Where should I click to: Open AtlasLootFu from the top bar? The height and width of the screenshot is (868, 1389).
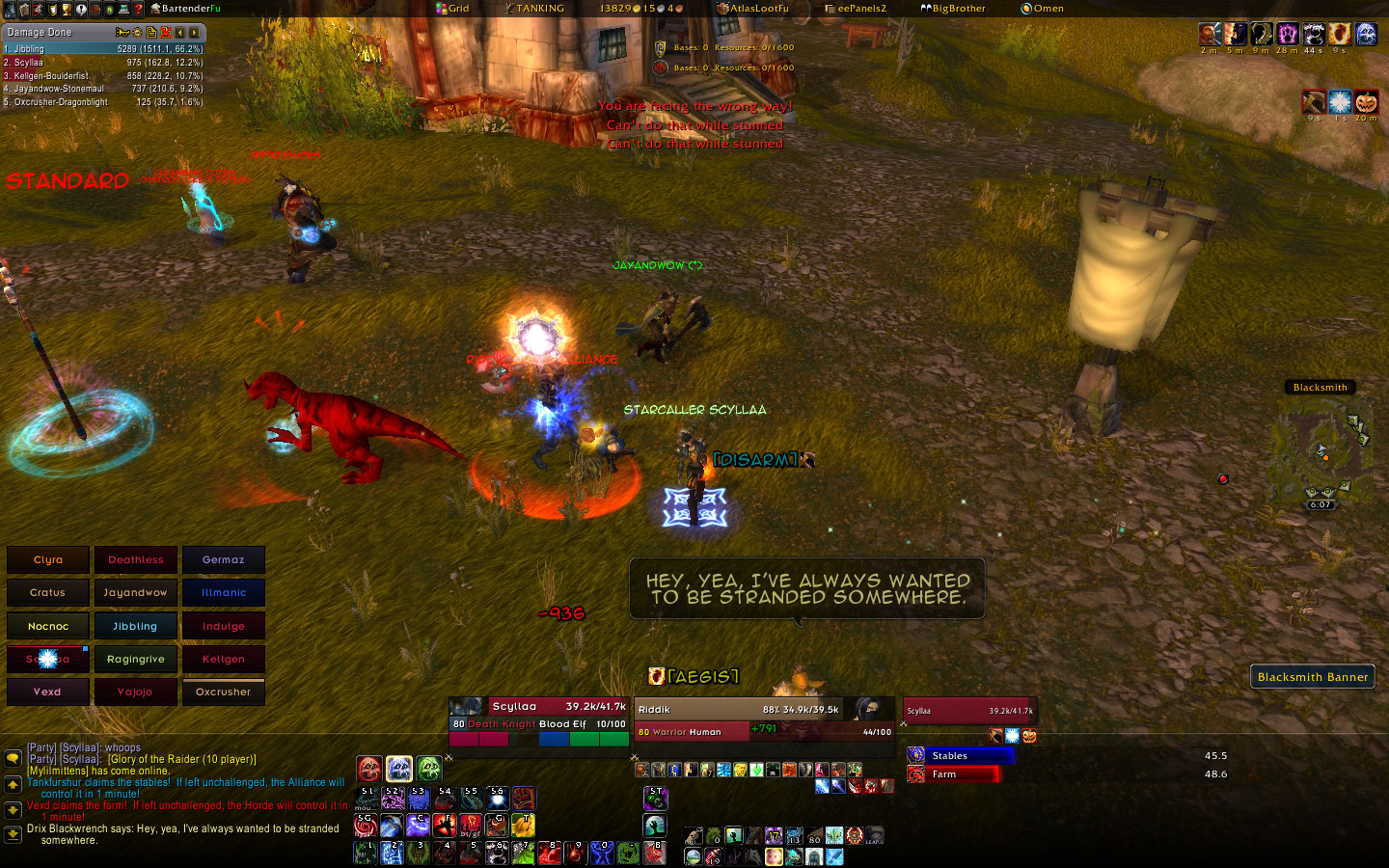758,9
